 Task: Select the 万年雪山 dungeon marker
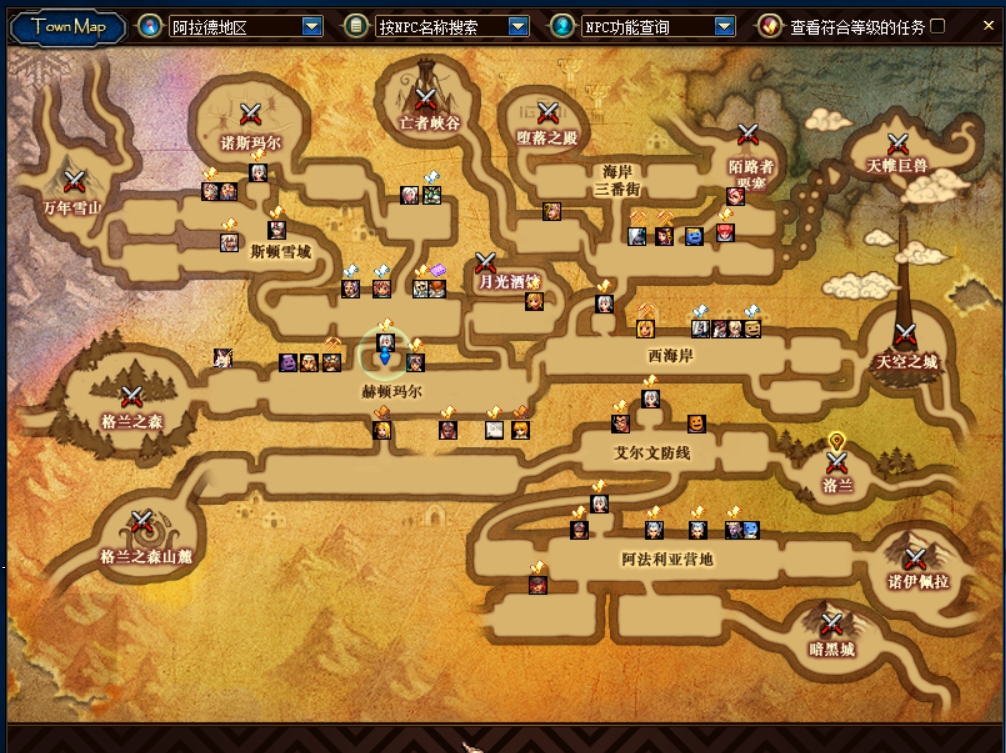pyautogui.click(x=75, y=182)
